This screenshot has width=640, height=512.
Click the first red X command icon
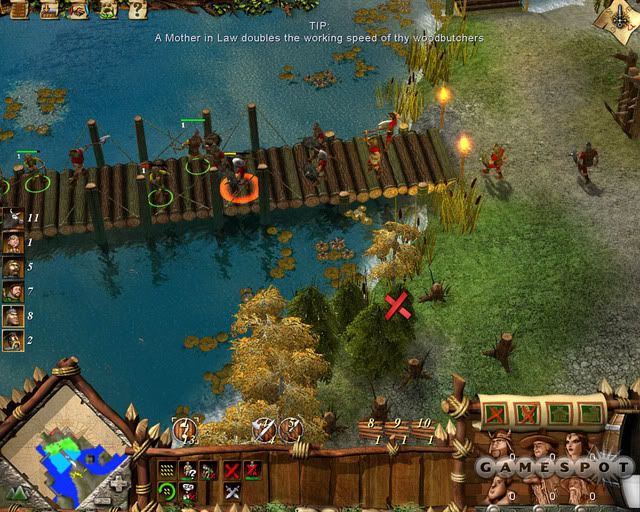[232, 469]
